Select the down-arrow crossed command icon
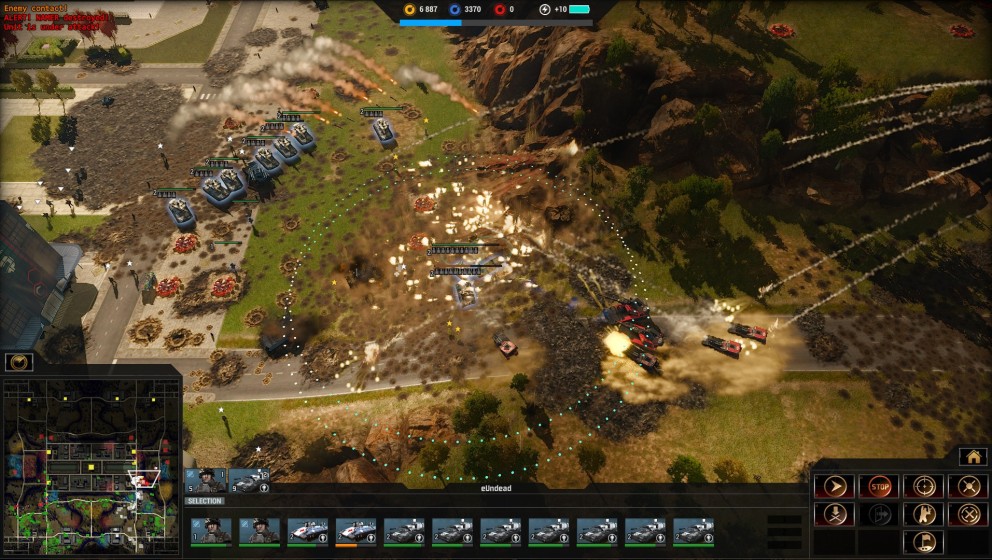Image resolution: width=992 pixels, height=560 pixels. tap(833, 514)
